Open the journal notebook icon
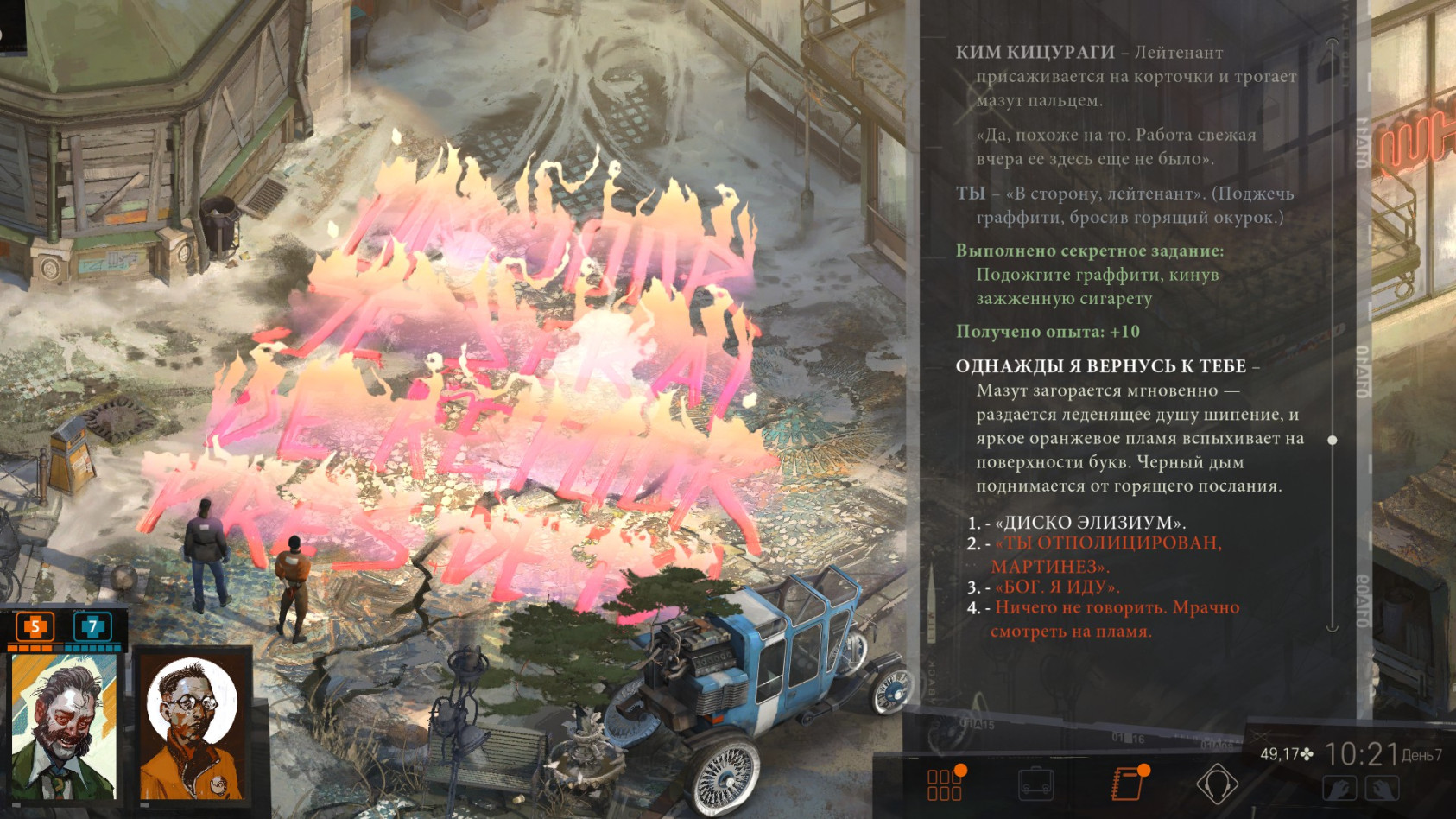The width and height of the screenshot is (1456, 819). coord(1127,784)
